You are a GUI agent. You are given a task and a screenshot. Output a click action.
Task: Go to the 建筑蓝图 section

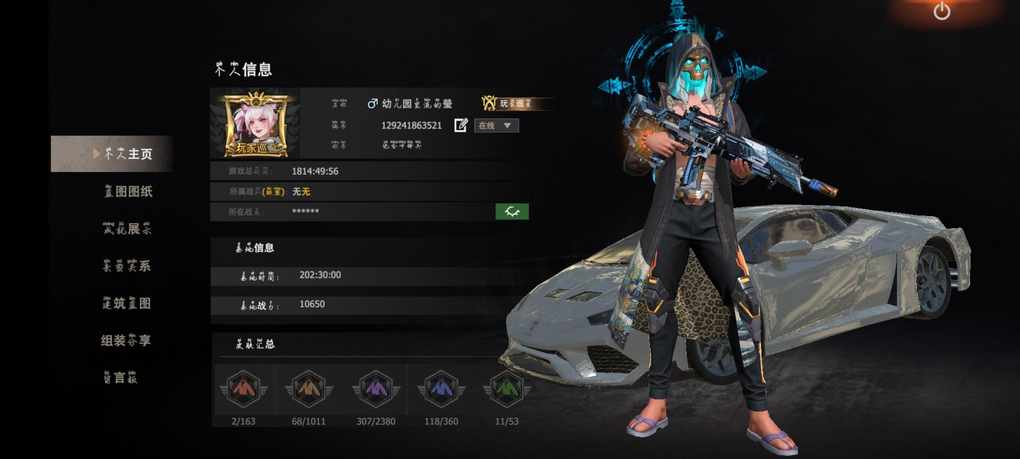click(127, 303)
